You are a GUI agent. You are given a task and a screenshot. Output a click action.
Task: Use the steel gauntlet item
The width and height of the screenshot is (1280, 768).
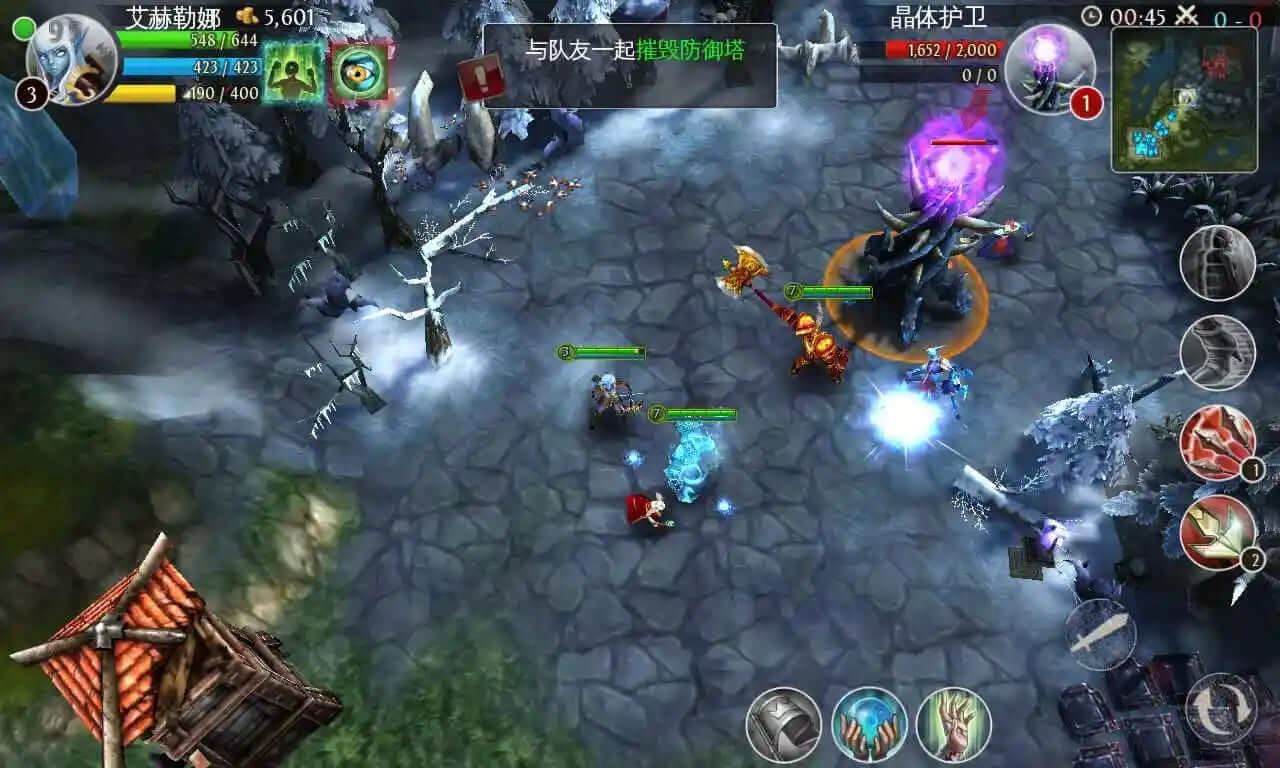(783, 724)
